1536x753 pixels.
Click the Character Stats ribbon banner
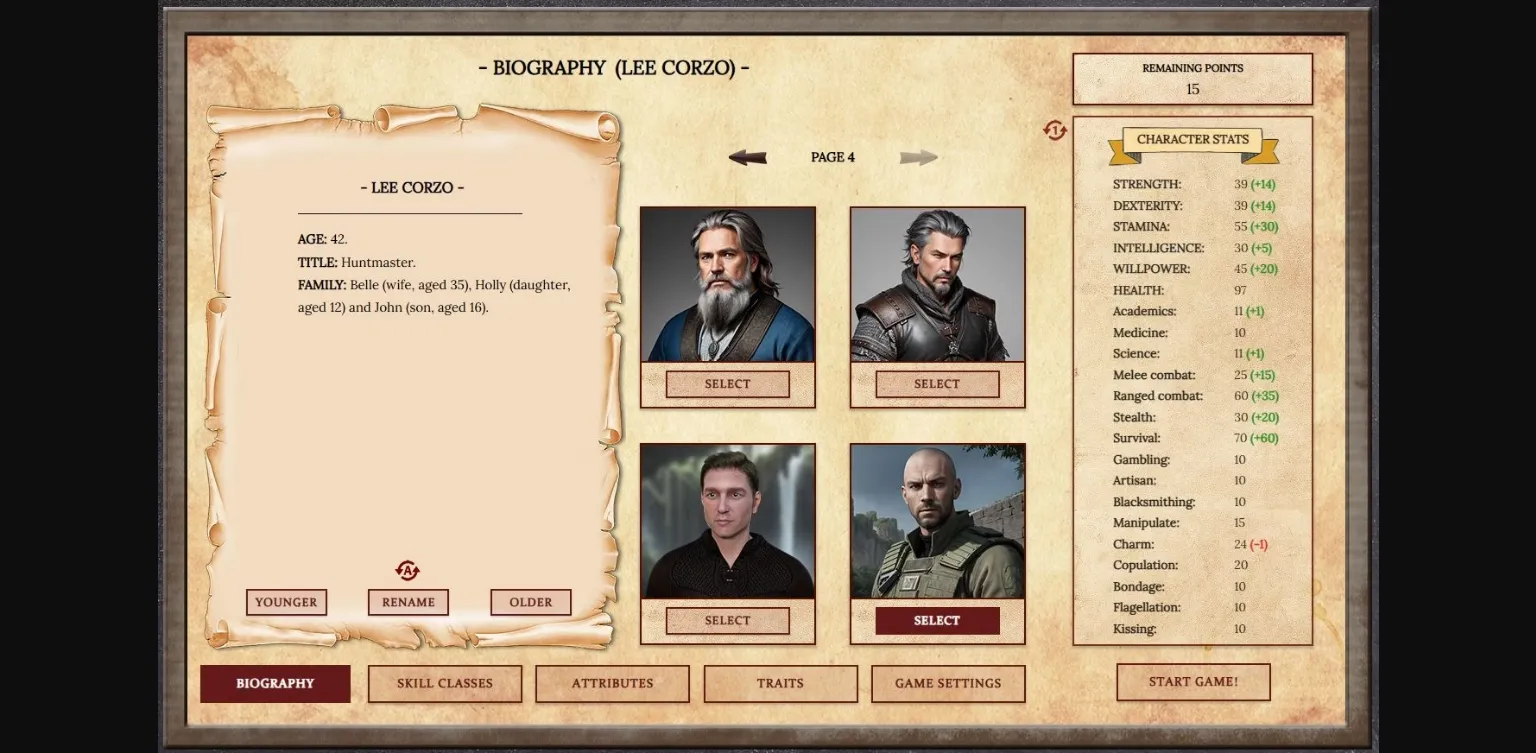1192,139
